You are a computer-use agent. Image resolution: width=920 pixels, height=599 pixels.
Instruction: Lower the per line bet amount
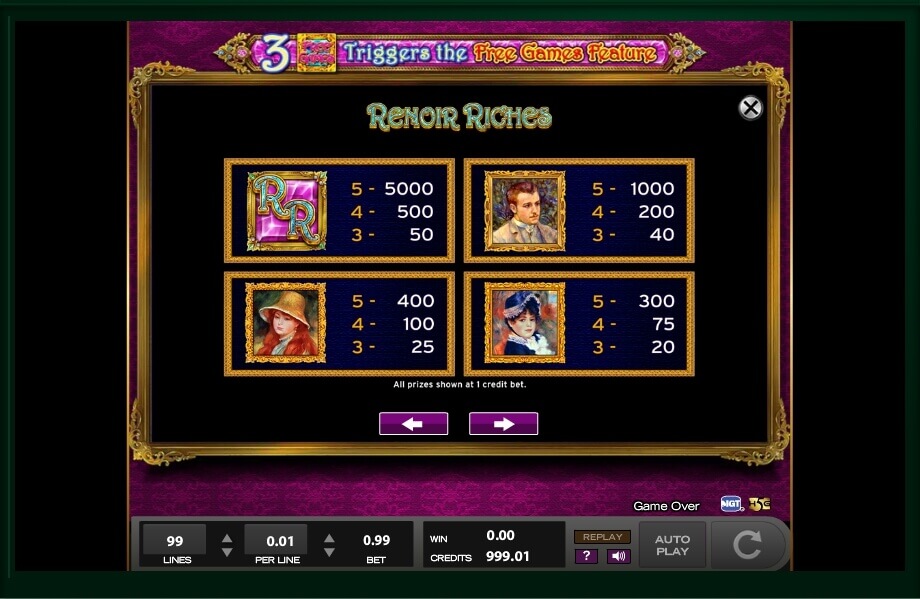pyautogui.click(x=329, y=552)
